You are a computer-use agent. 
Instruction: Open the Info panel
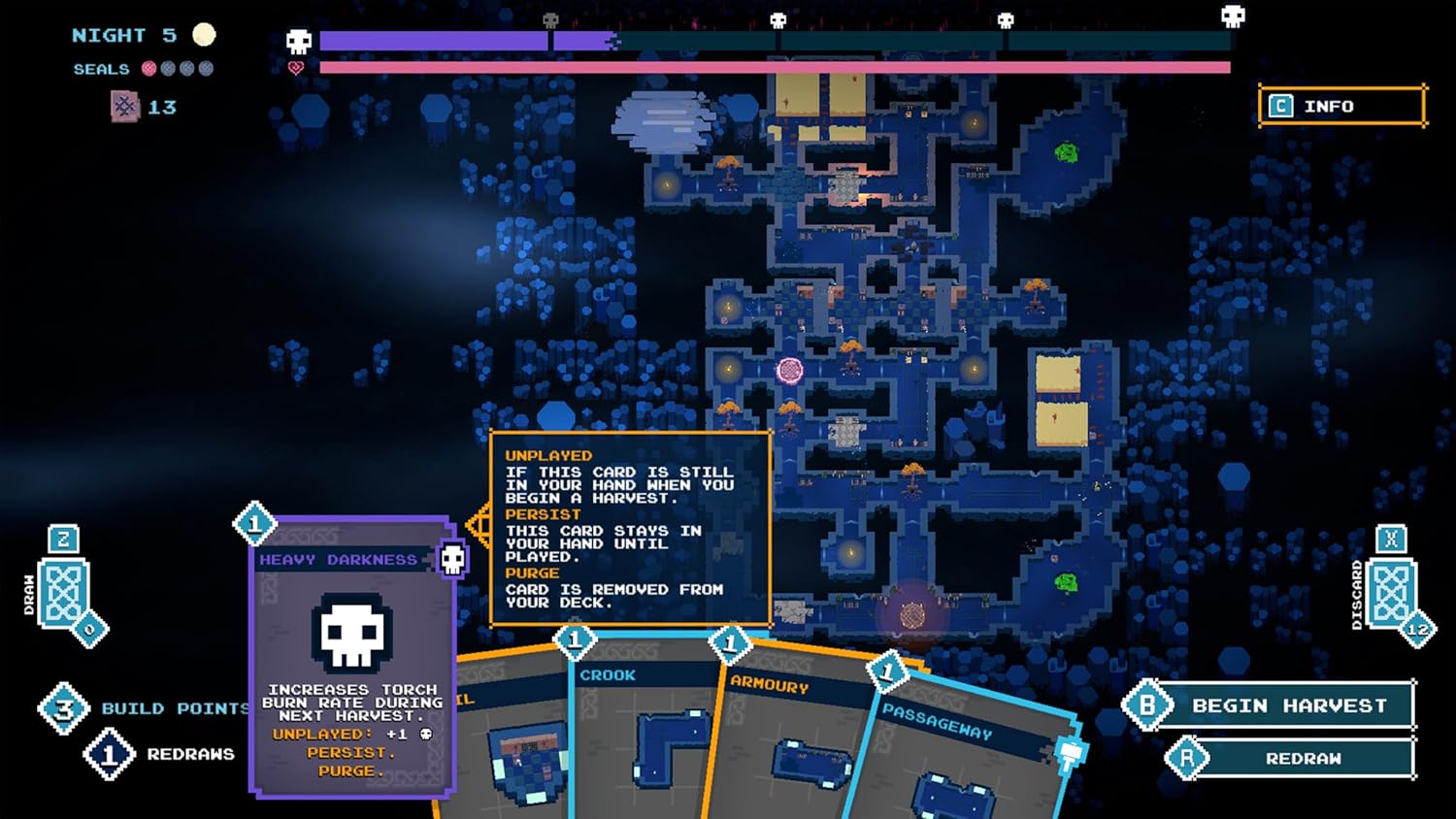click(x=1341, y=107)
